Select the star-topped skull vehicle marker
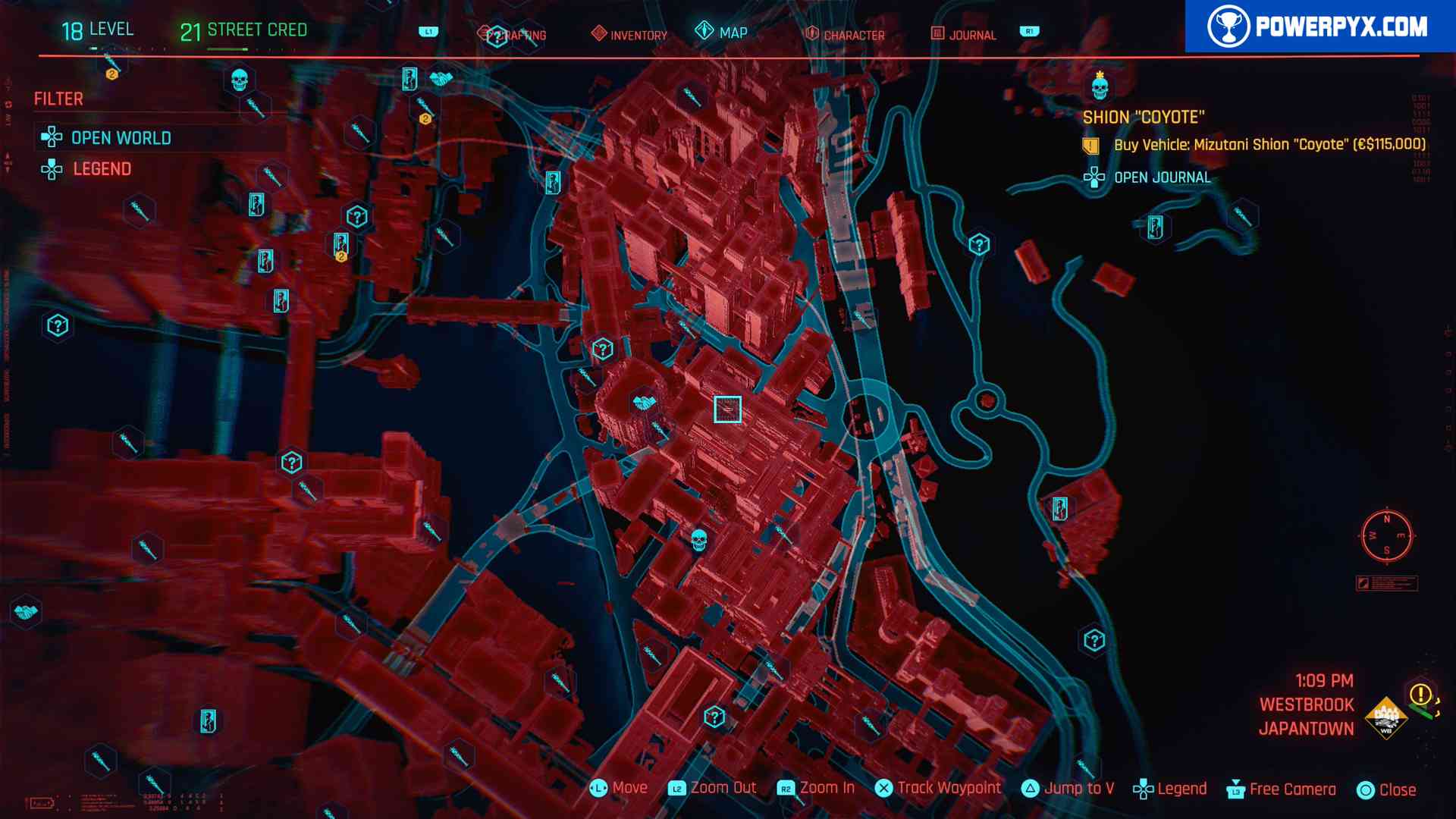1456x819 pixels. (1100, 86)
